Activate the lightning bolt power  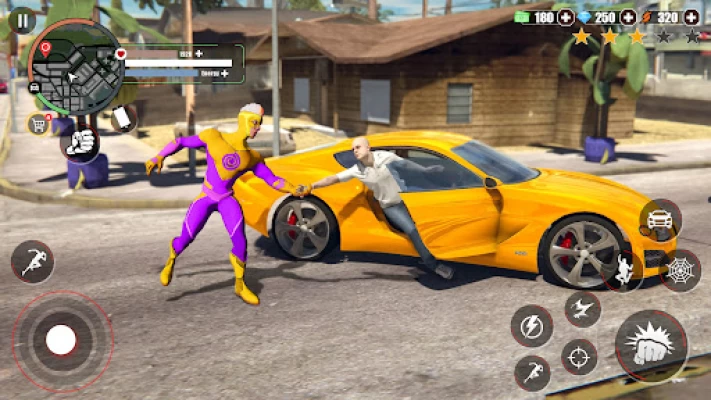click(x=532, y=326)
